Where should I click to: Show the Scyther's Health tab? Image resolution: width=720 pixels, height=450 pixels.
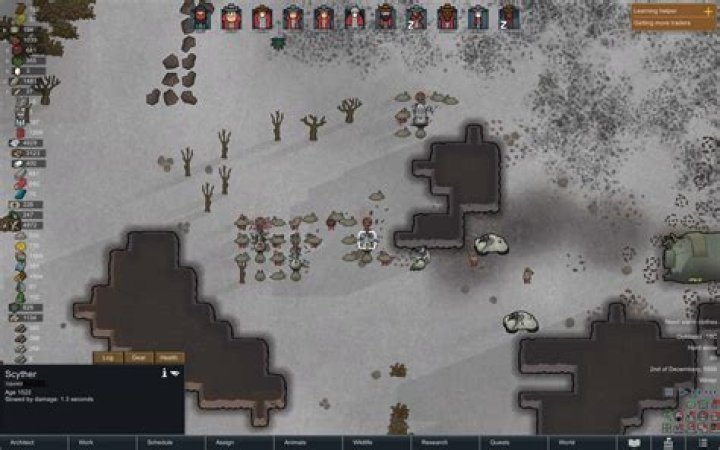169,357
